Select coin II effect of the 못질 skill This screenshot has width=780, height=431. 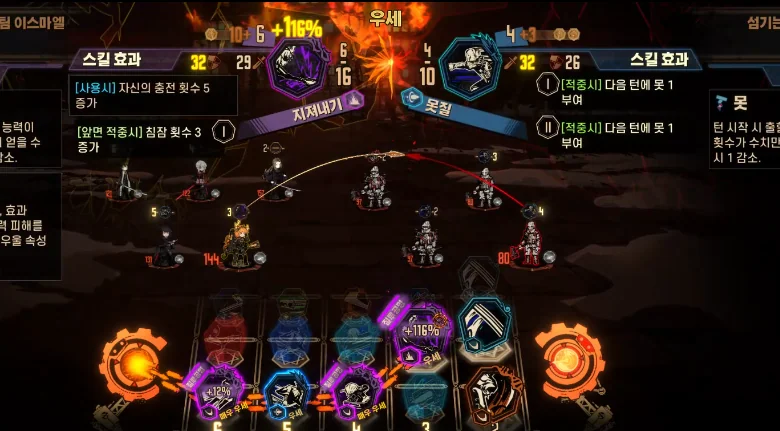(x=547, y=128)
